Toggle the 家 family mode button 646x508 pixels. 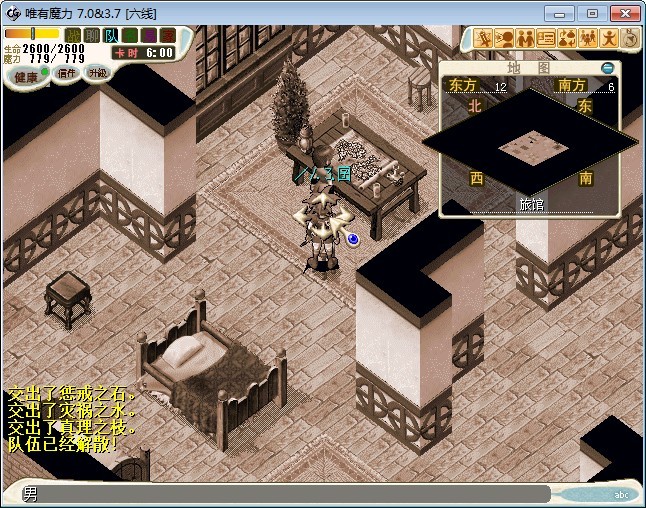coord(165,35)
